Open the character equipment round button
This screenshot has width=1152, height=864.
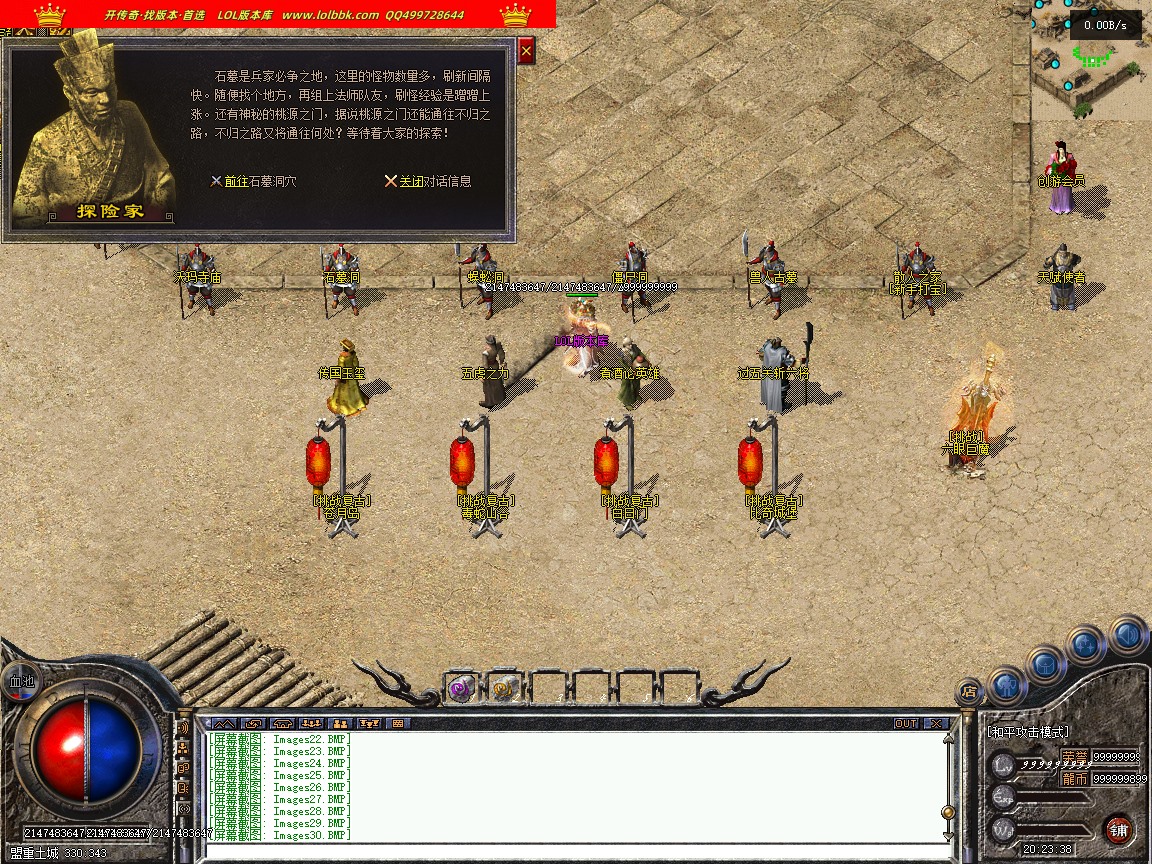(1006, 685)
